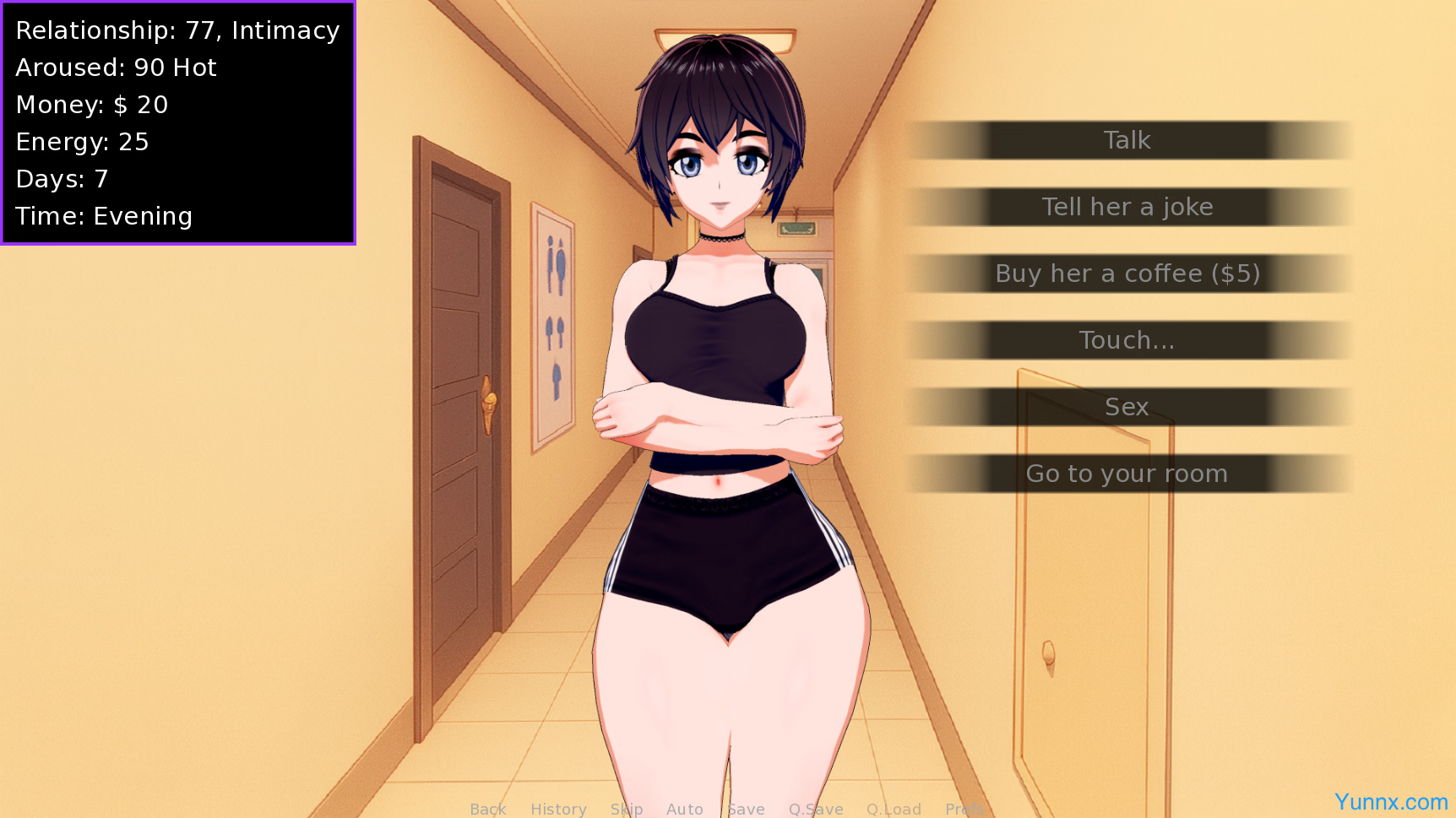Open the Prefs menu
1456x818 pixels.
(x=964, y=809)
